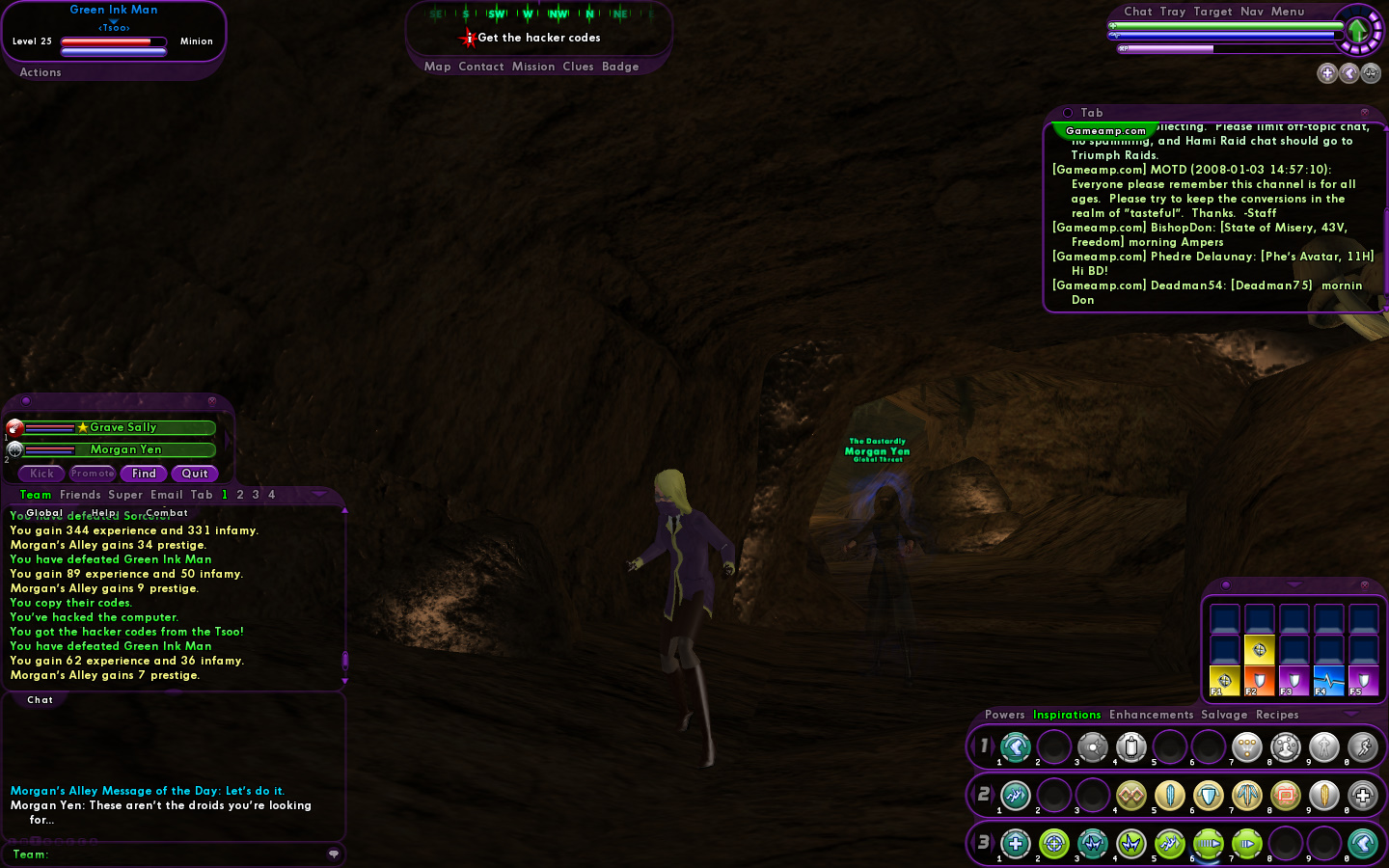Switch to the Friends tab
1389x868 pixels.
(x=80, y=495)
